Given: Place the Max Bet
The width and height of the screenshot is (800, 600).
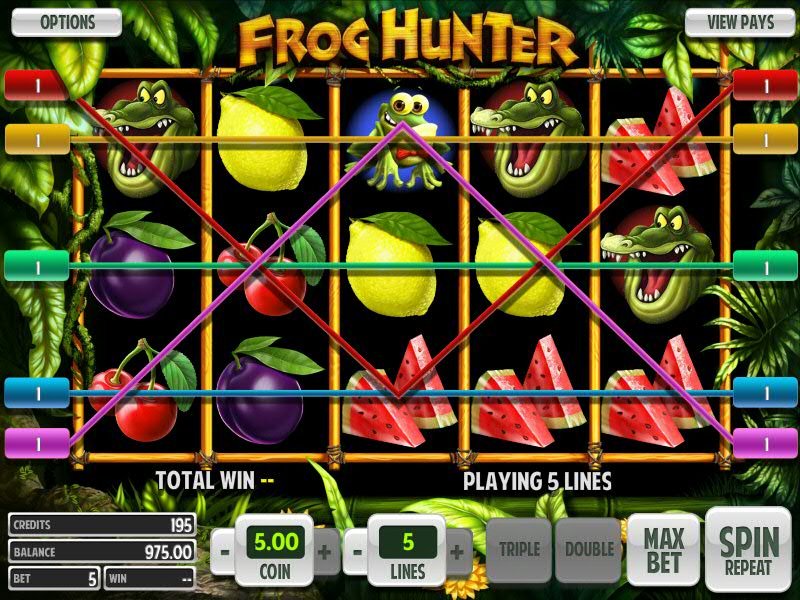Looking at the screenshot, I should coord(663,549).
